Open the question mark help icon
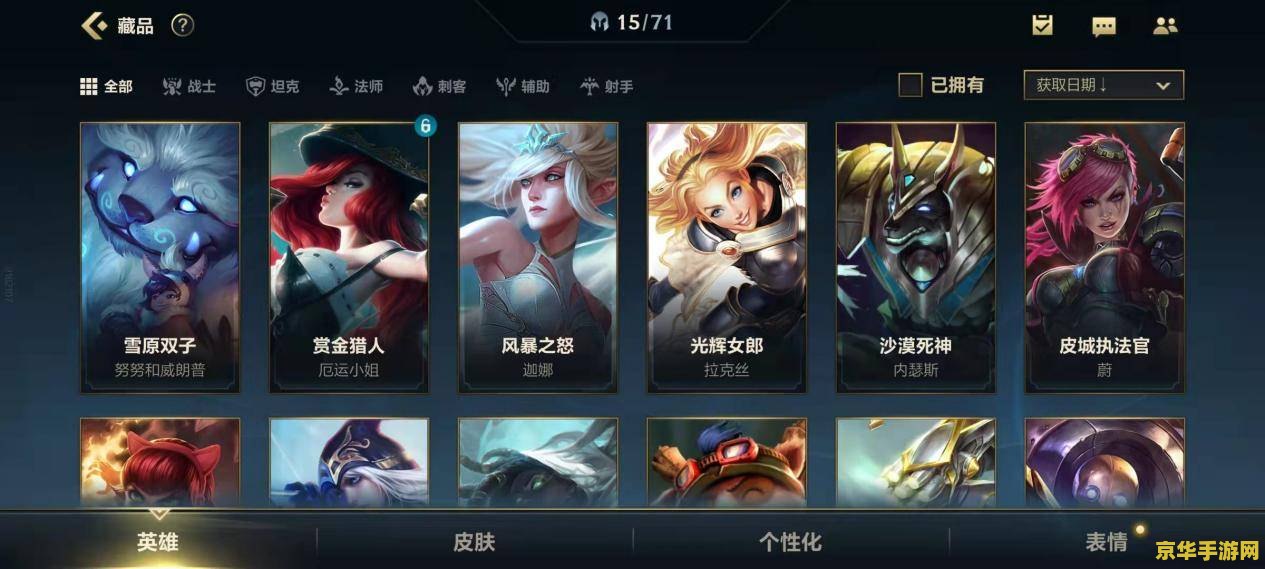 coord(182,25)
